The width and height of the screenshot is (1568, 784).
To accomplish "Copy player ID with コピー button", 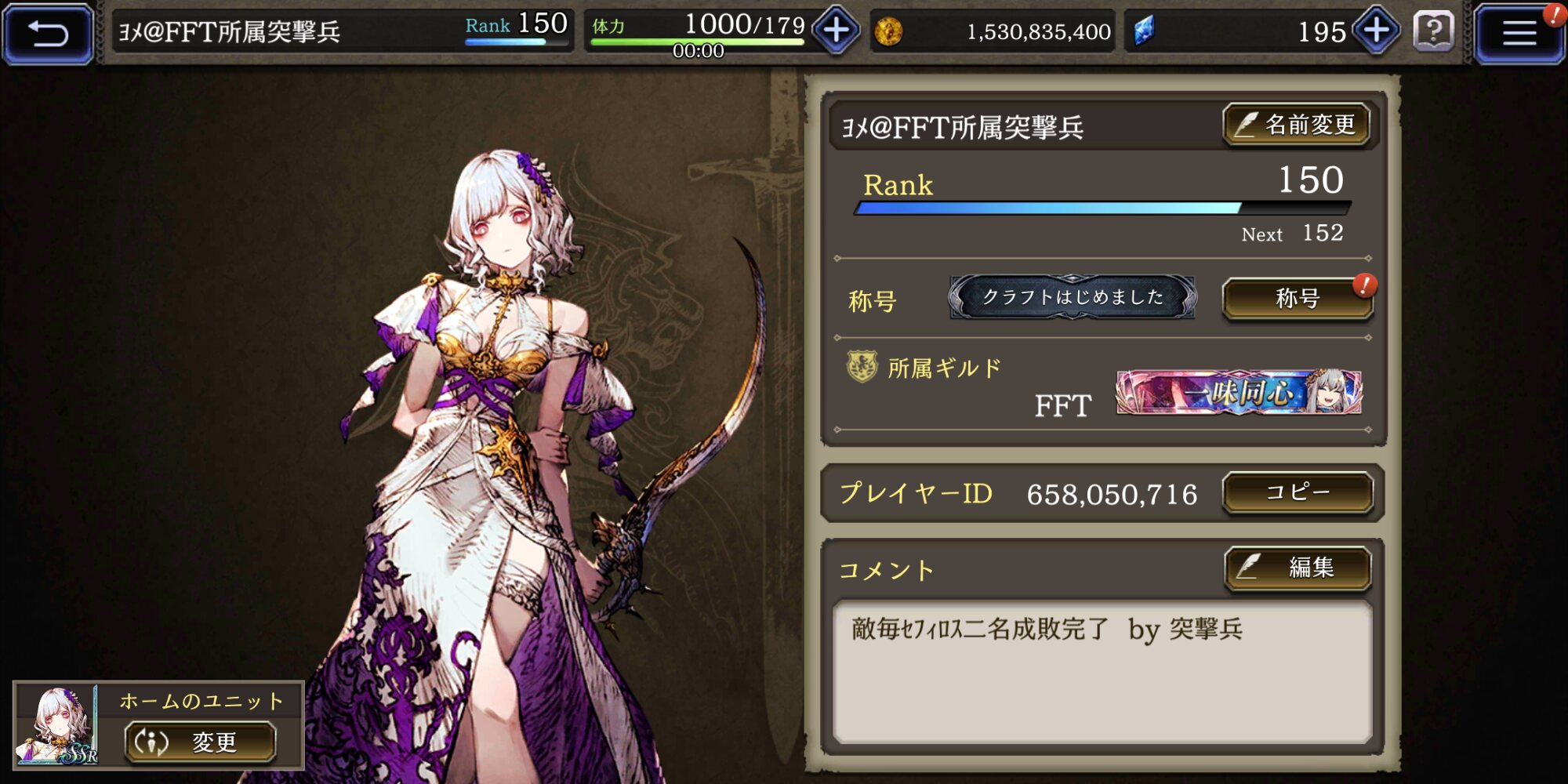I will pyautogui.click(x=1298, y=492).
